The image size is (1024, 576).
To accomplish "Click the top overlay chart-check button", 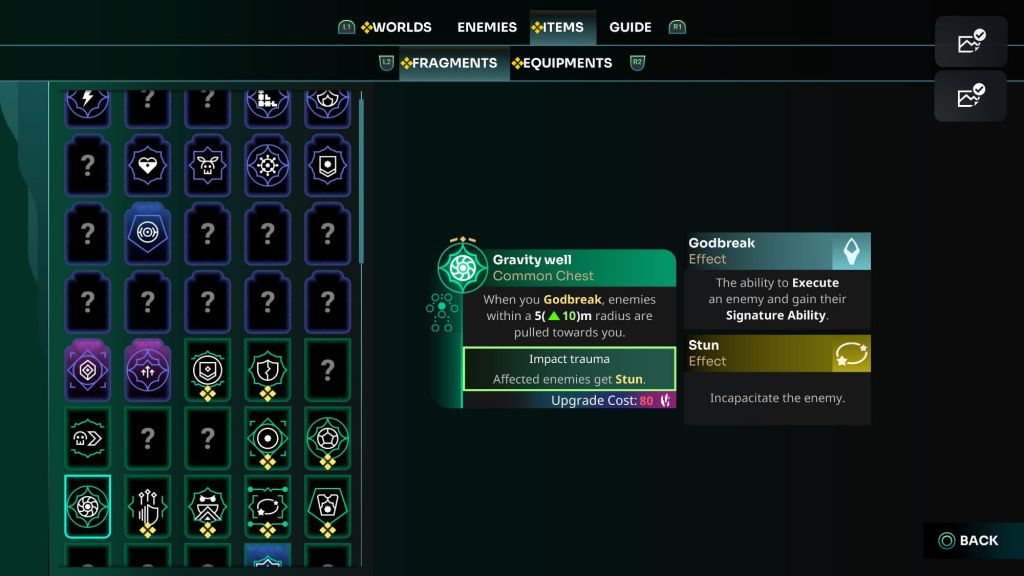I will click(972, 42).
